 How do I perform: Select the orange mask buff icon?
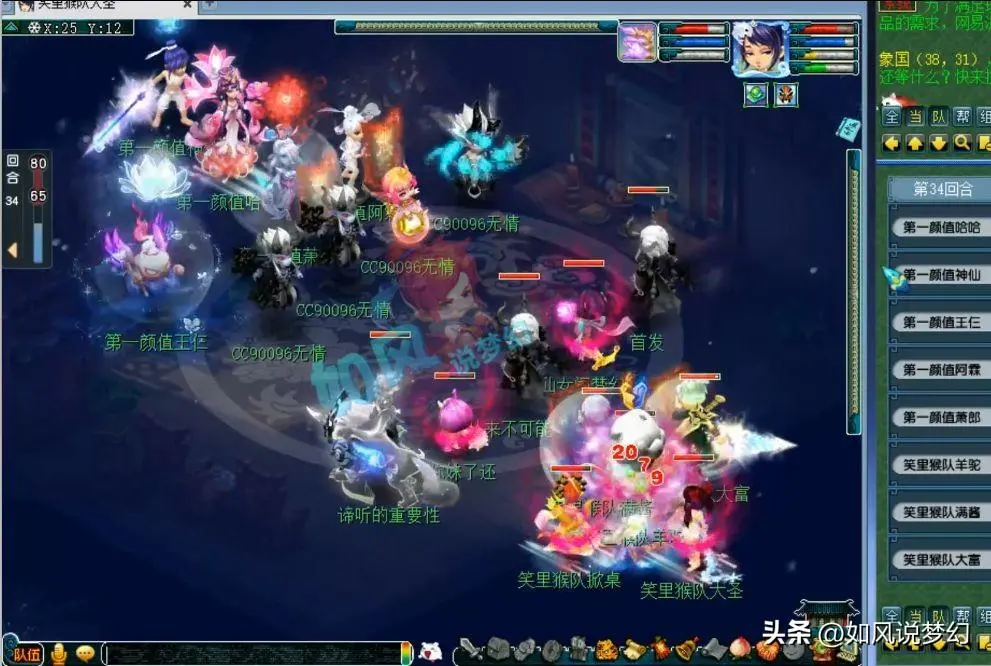(x=786, y=95)
